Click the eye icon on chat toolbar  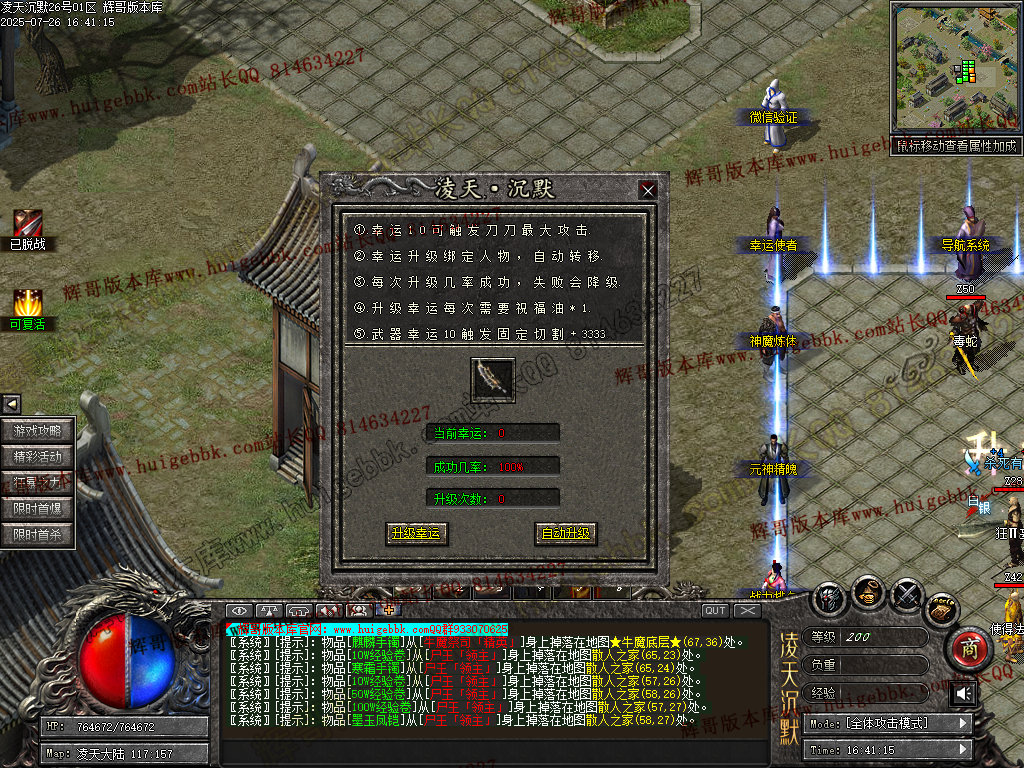coord(238,610)
